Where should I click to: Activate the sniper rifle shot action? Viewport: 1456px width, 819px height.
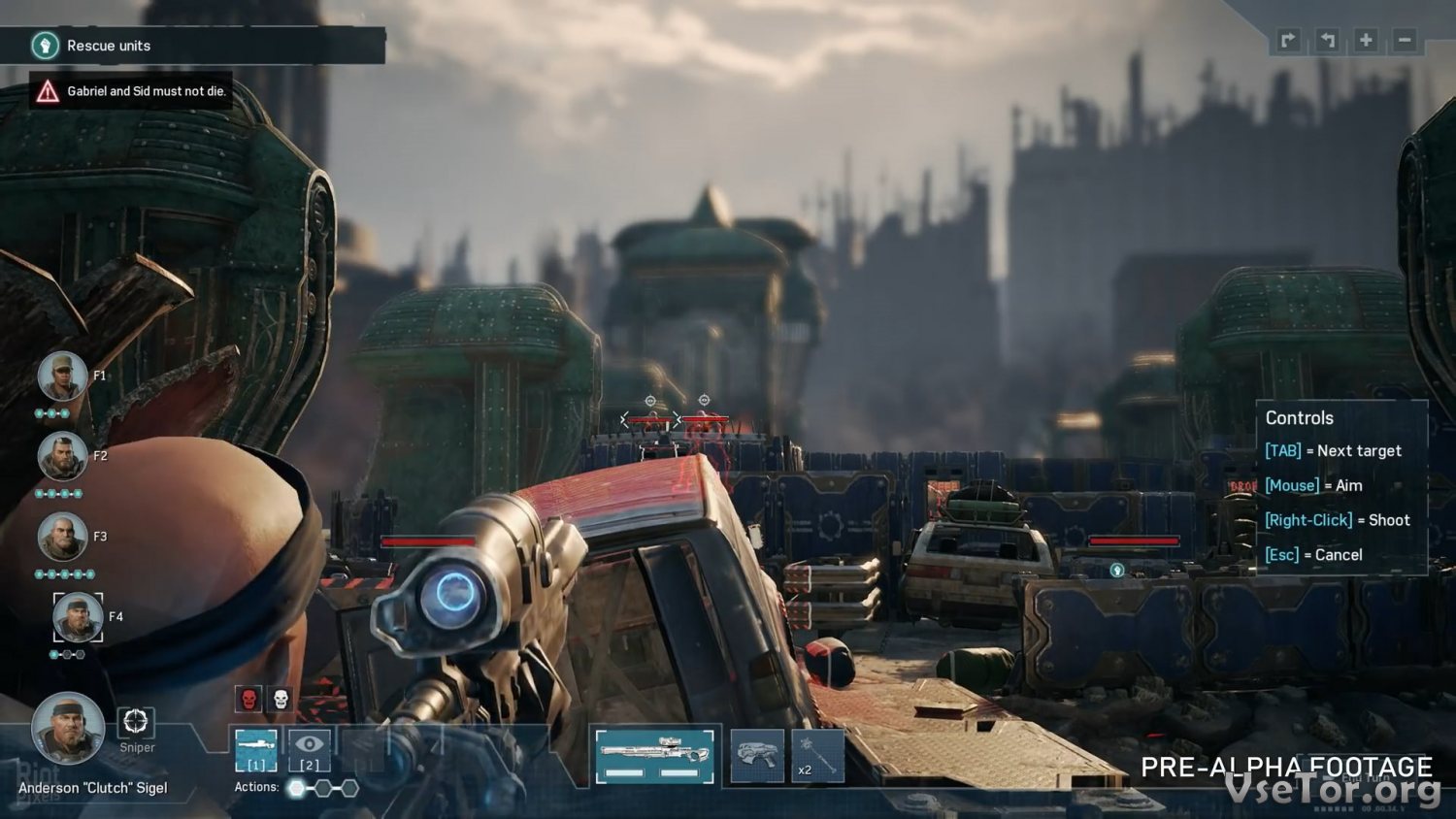pyautogui.click(x=256, y=749)
